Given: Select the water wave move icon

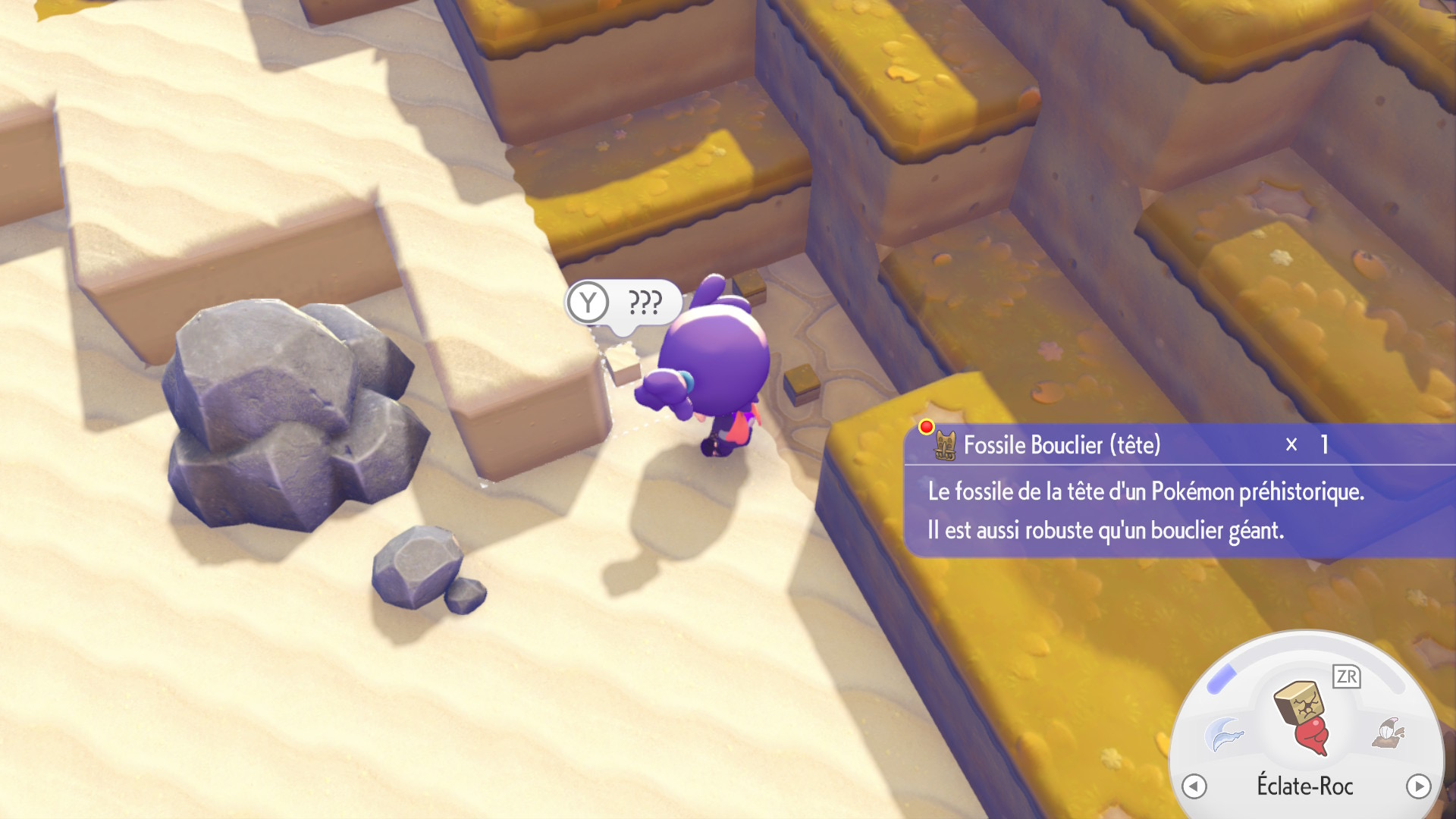Looking at the screenshot, I should pos(1224,733).
